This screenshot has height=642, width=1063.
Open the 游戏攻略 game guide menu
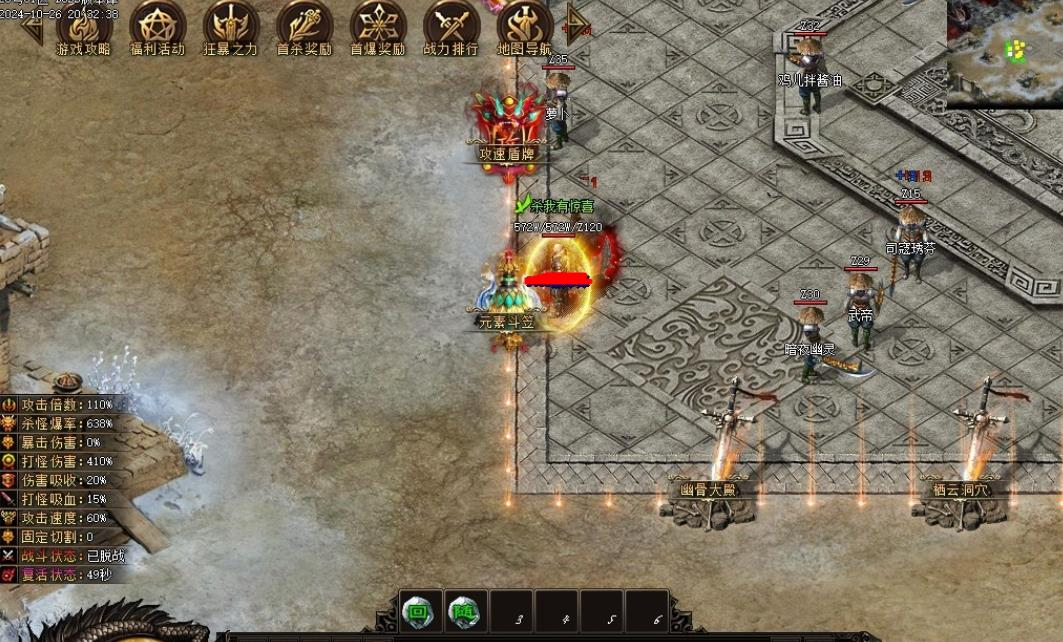(x=84, y=27)
